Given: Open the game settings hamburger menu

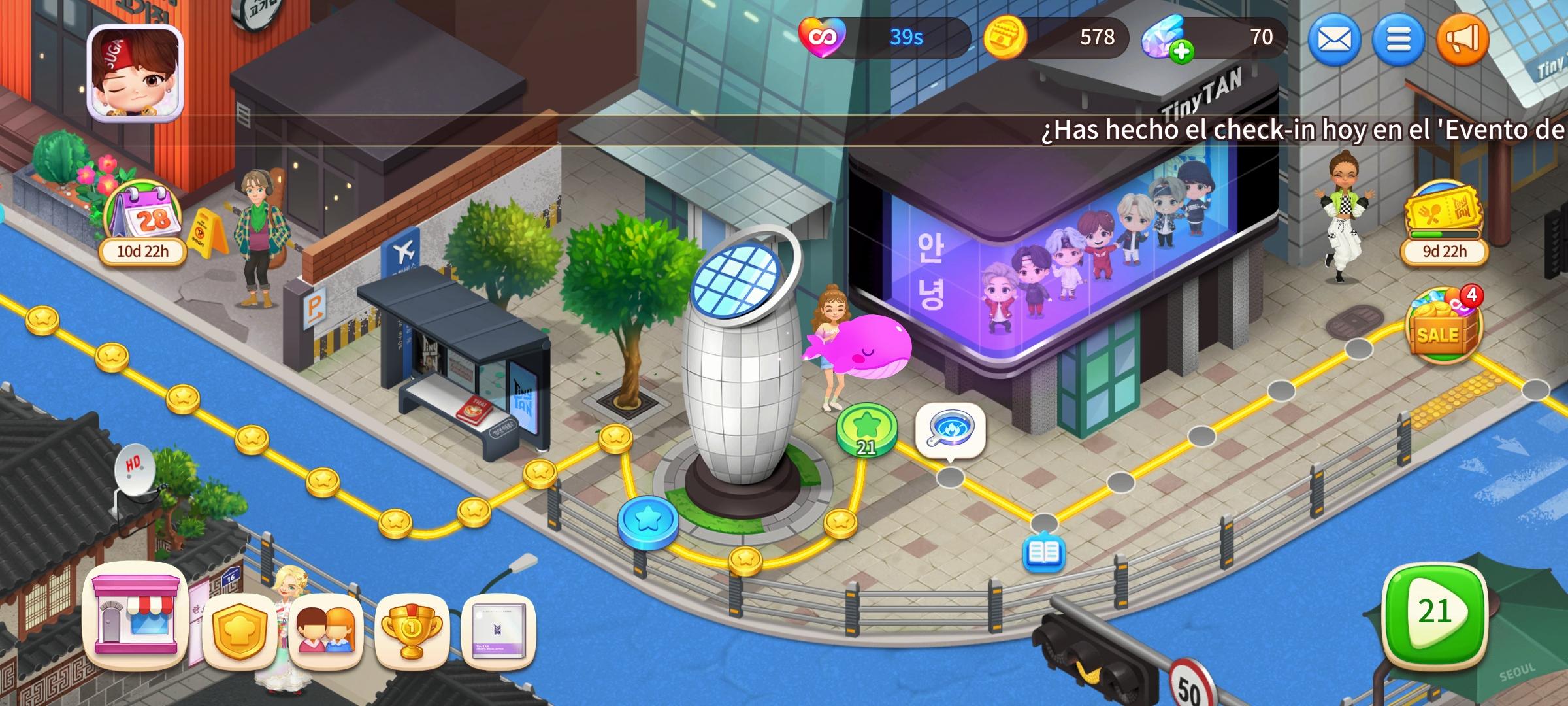Looking at the screenshot, I should (x=1398, y=41).
